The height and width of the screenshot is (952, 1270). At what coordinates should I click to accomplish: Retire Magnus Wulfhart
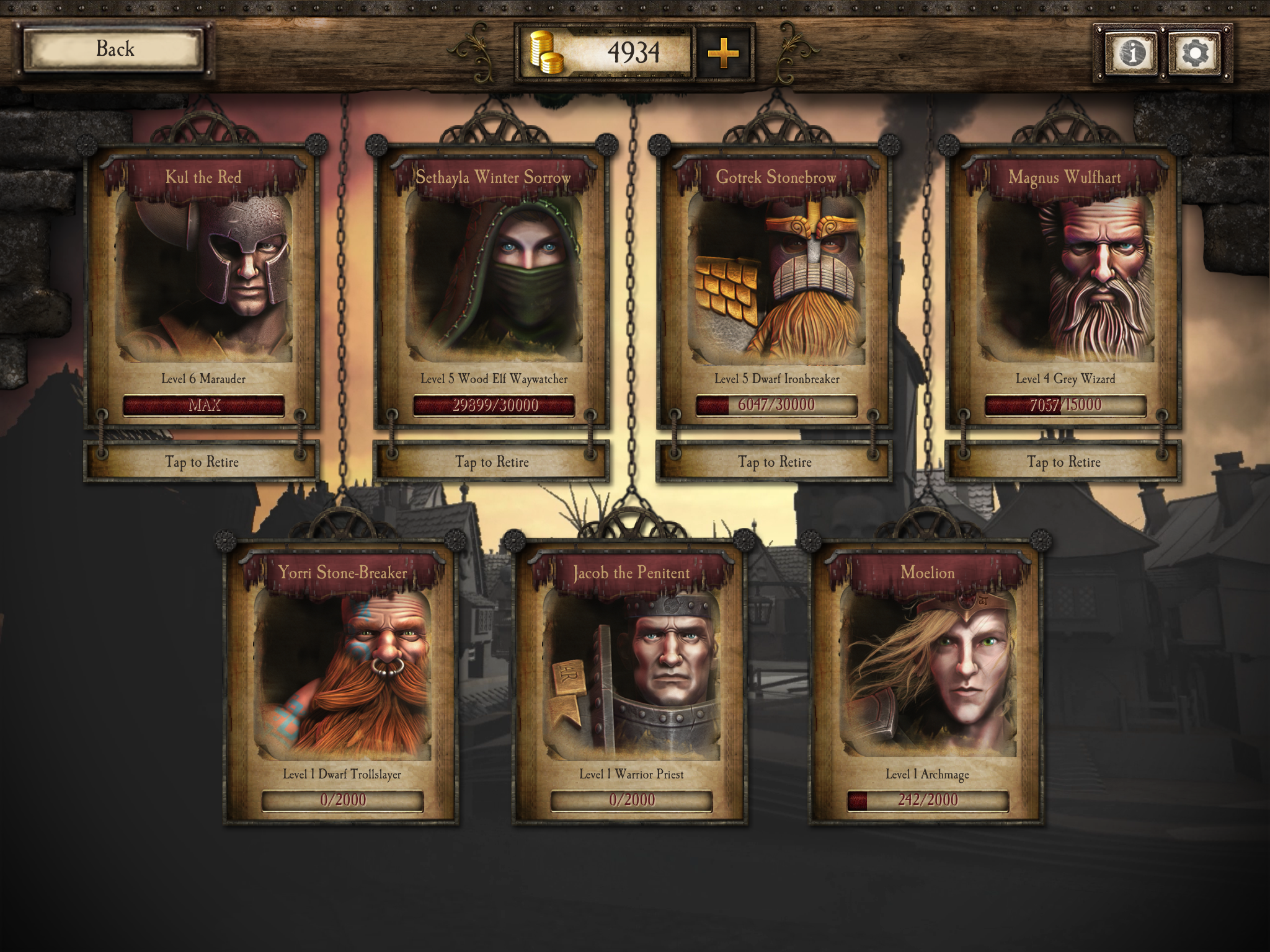point(1064,462)
